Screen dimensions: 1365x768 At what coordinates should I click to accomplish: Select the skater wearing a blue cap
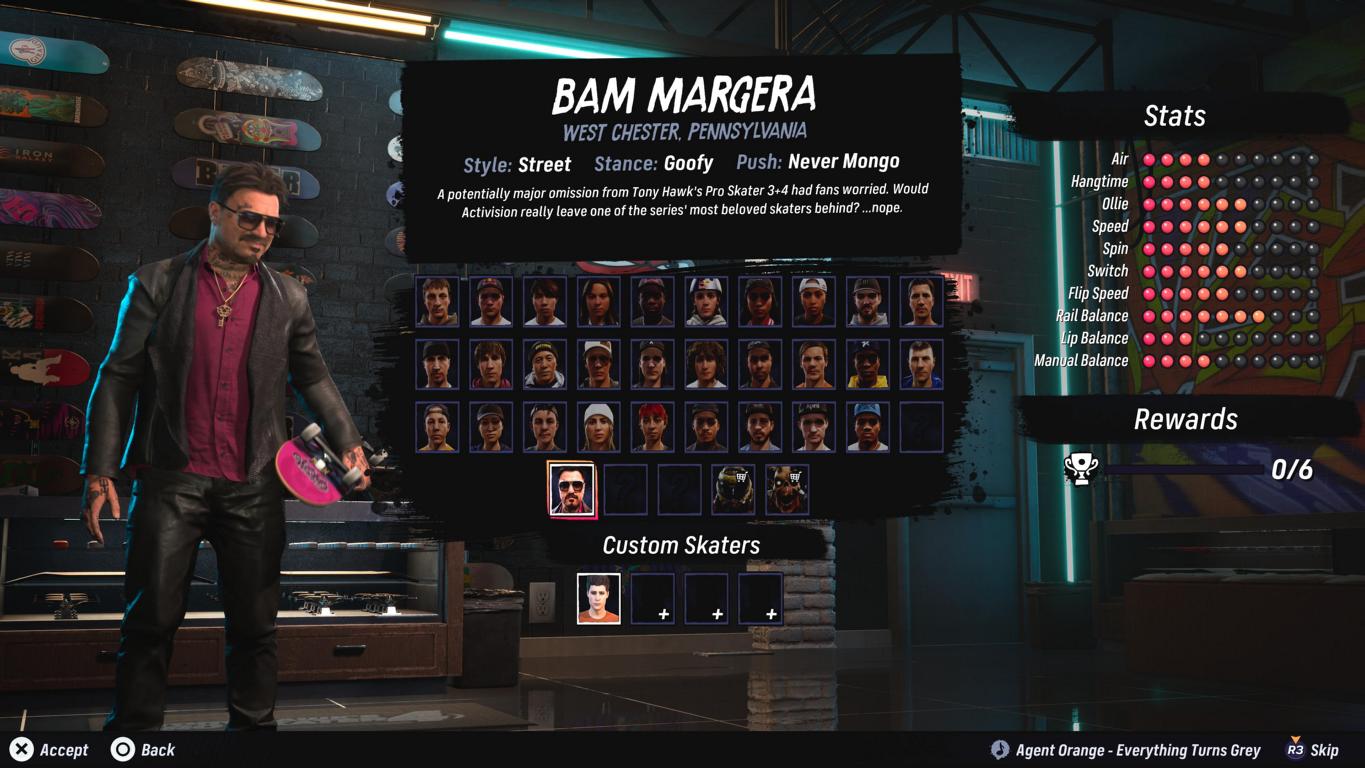(x=867, y=427)
